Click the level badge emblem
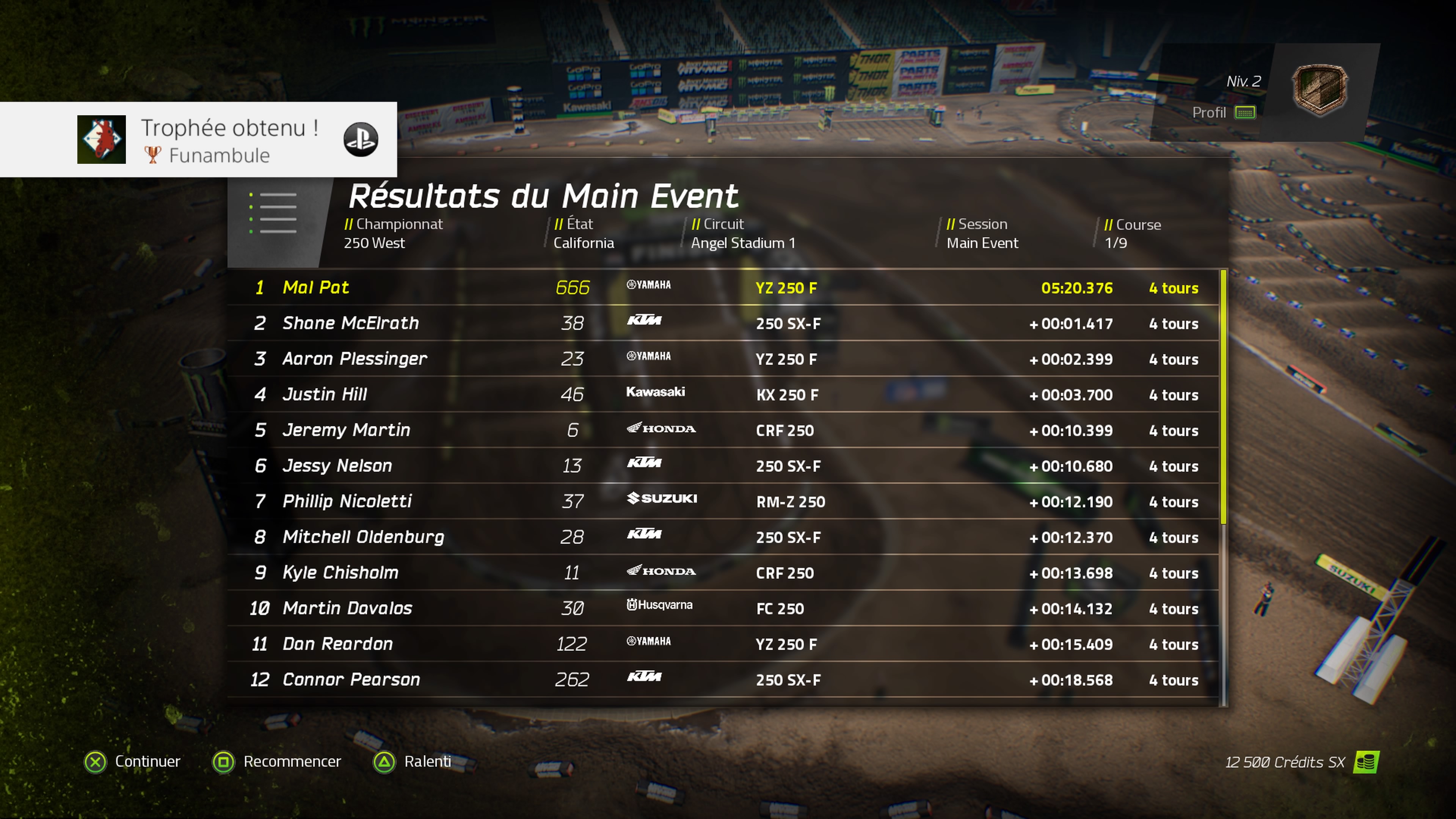 [1319, 90]
